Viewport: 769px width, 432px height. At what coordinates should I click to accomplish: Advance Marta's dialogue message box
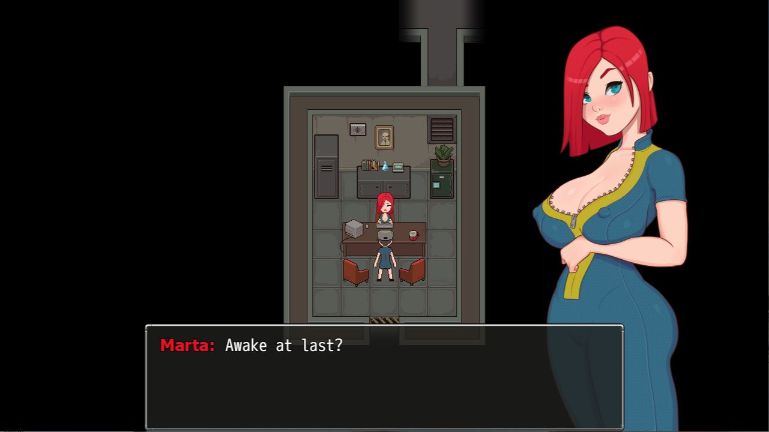[x=384, y=377]
